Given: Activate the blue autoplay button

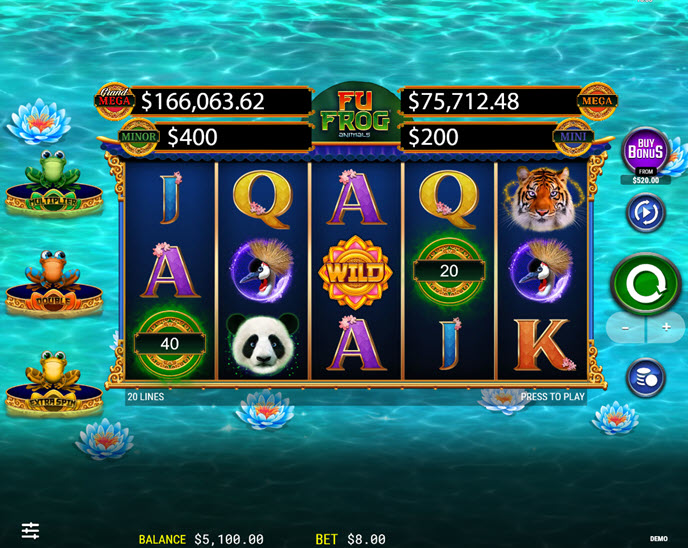Looking at the screenshot, I should coord(645,212).
